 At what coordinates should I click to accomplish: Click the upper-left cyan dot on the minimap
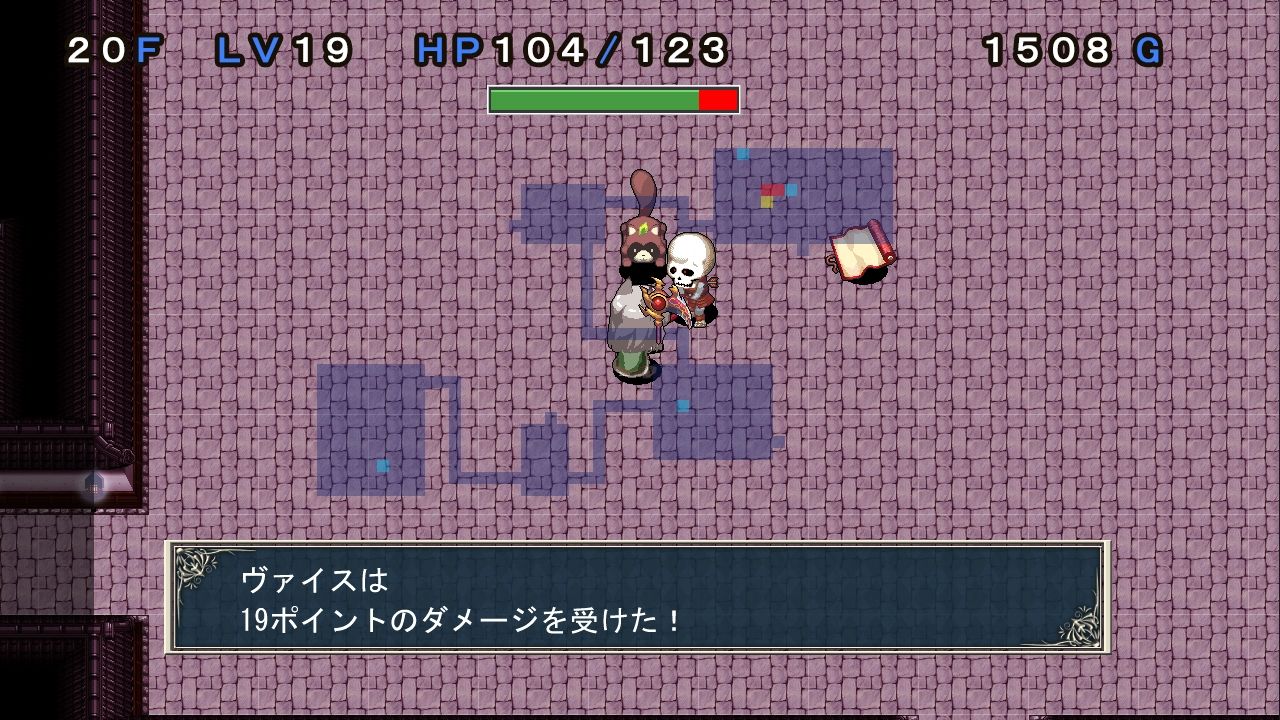742,154
